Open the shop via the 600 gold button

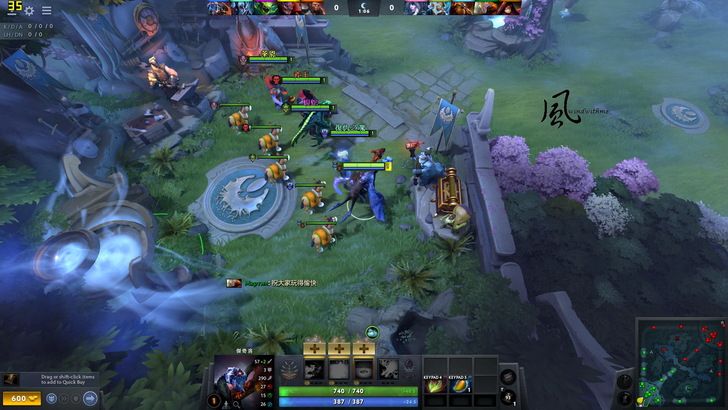(22, 398)
